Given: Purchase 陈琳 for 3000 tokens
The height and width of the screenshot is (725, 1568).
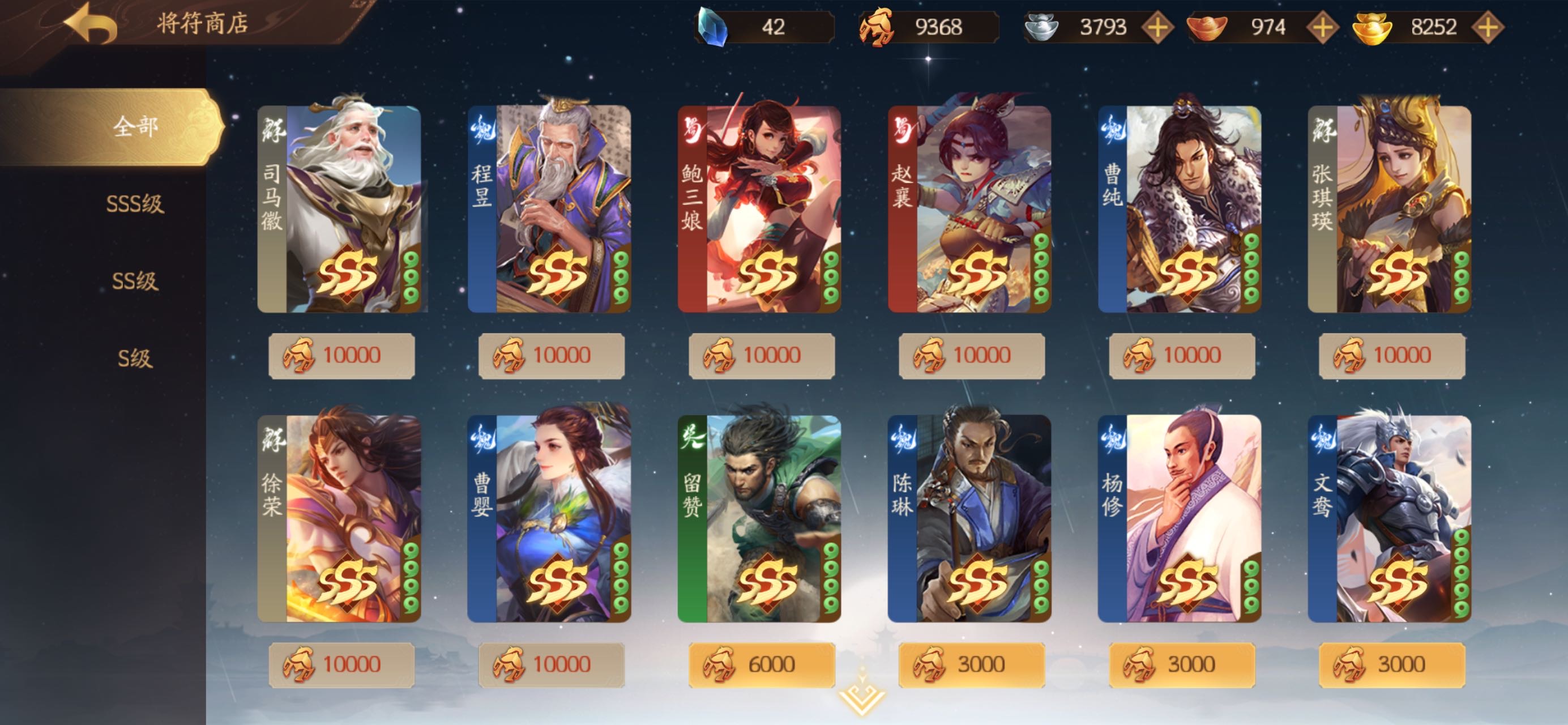Looking at the screenshot, I should (x=972, y=664).
